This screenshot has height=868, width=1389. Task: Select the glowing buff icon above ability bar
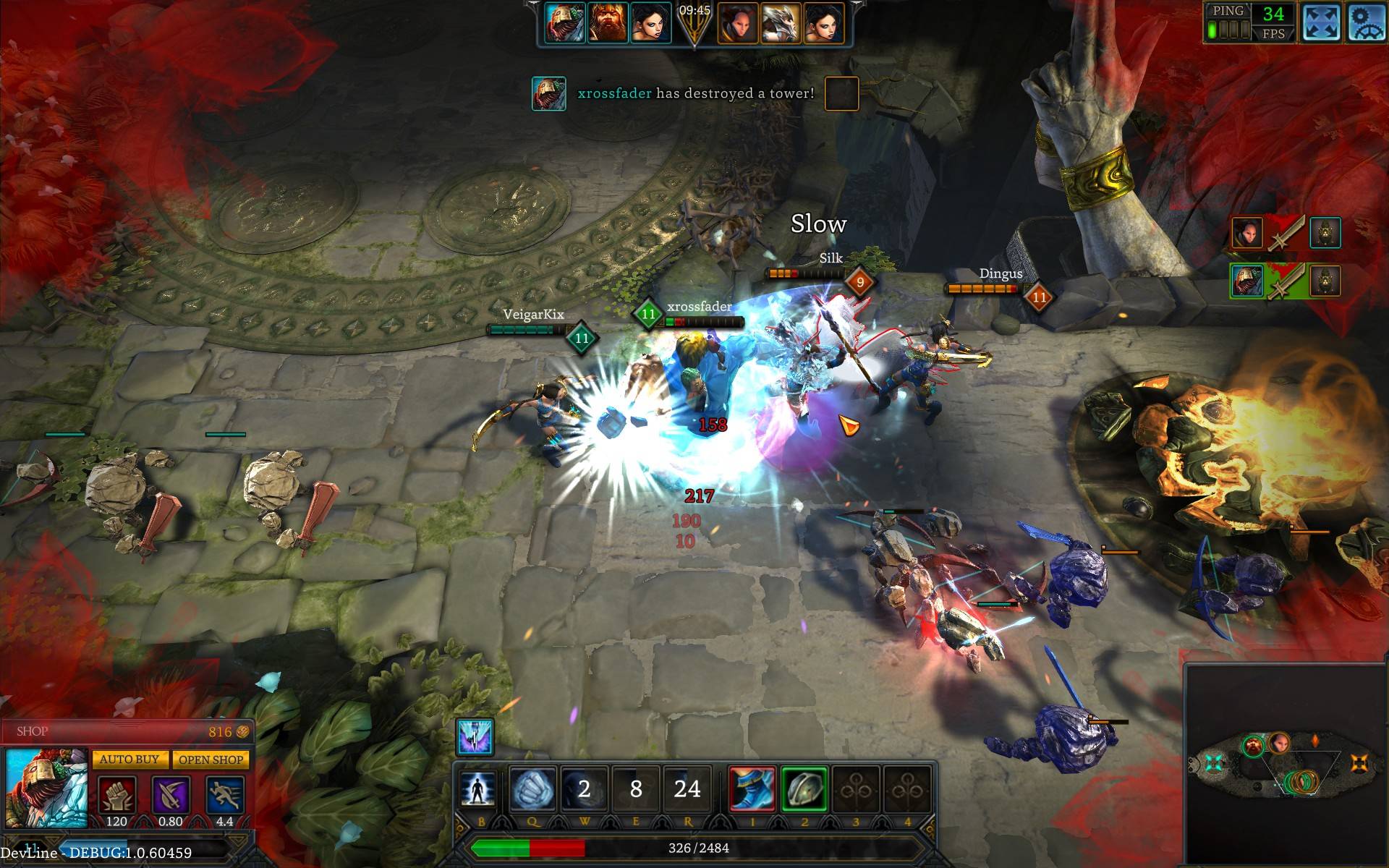click(475, 737)
